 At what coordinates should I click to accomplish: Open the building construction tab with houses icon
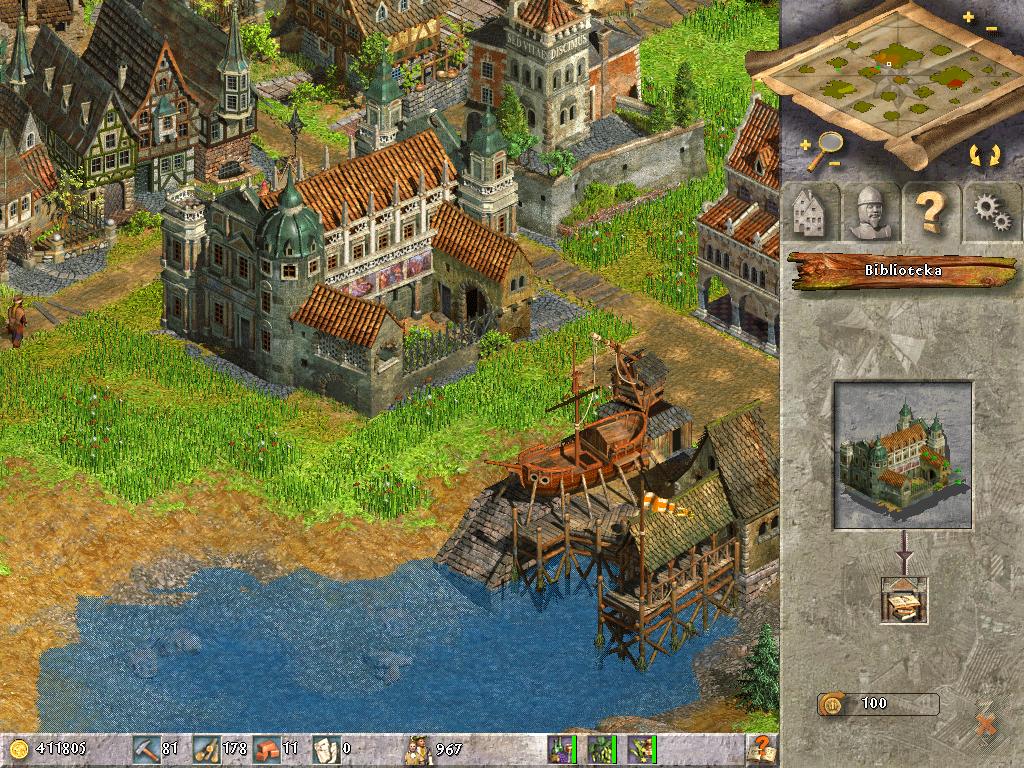pos(810,211)
